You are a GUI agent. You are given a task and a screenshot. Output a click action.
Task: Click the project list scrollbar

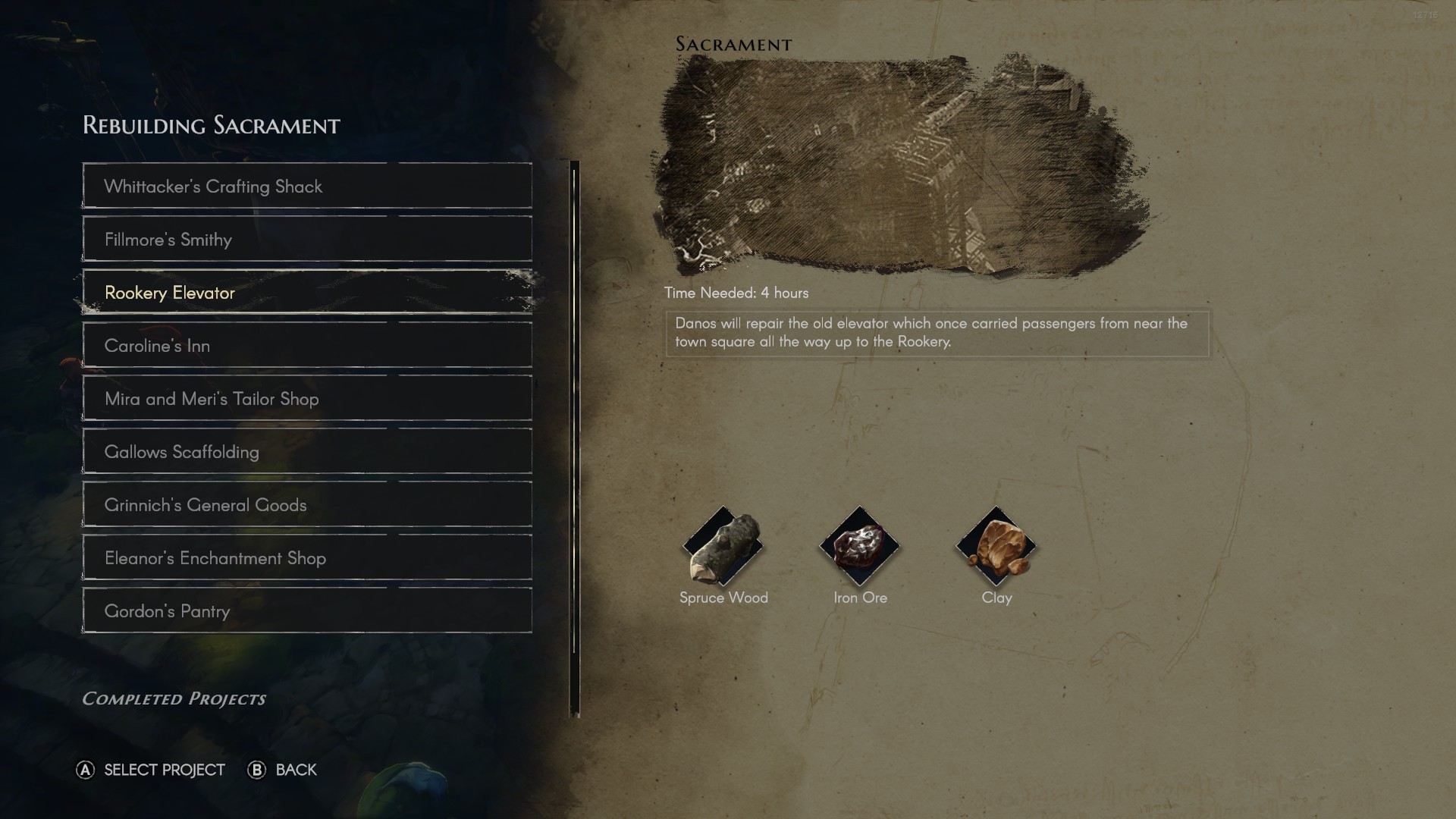pos(574,438)
